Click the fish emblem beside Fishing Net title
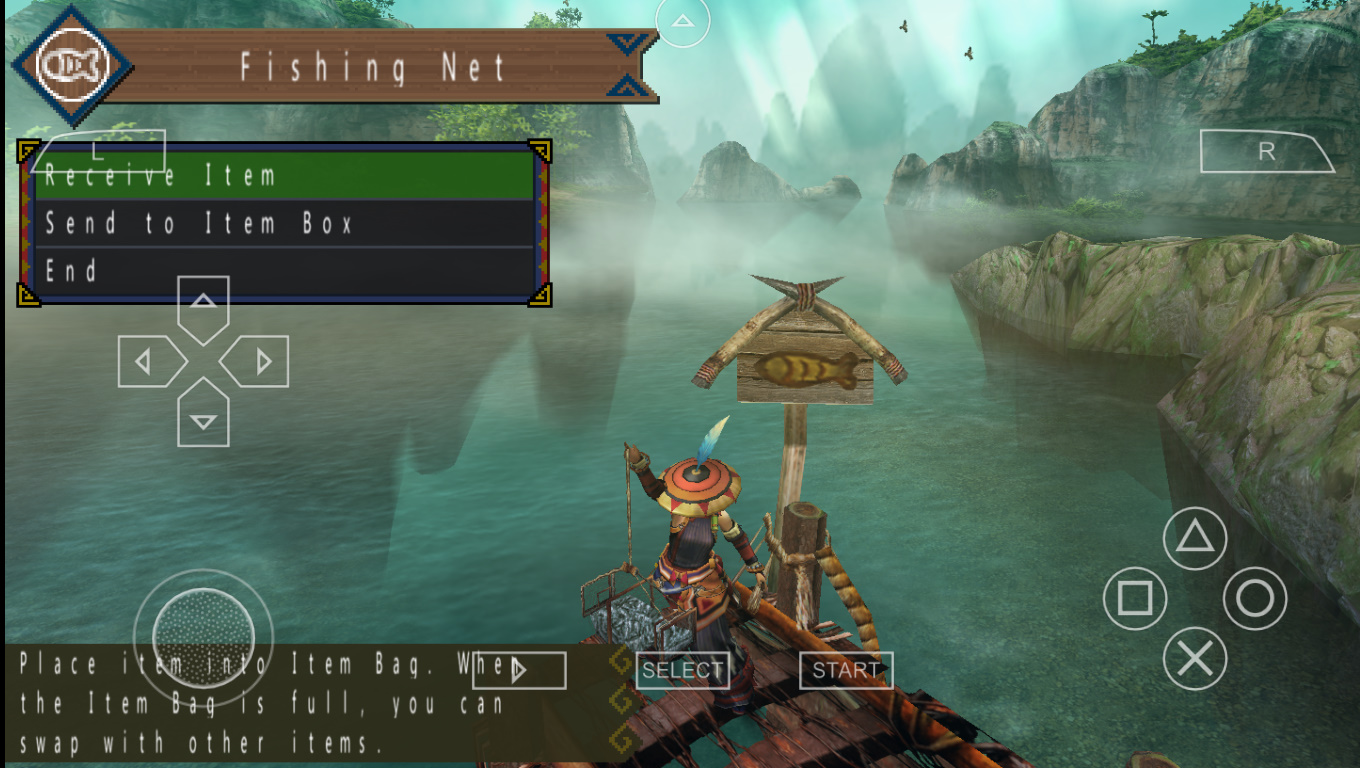This screenshot has height=768, width=1360. tap(69, 63)
